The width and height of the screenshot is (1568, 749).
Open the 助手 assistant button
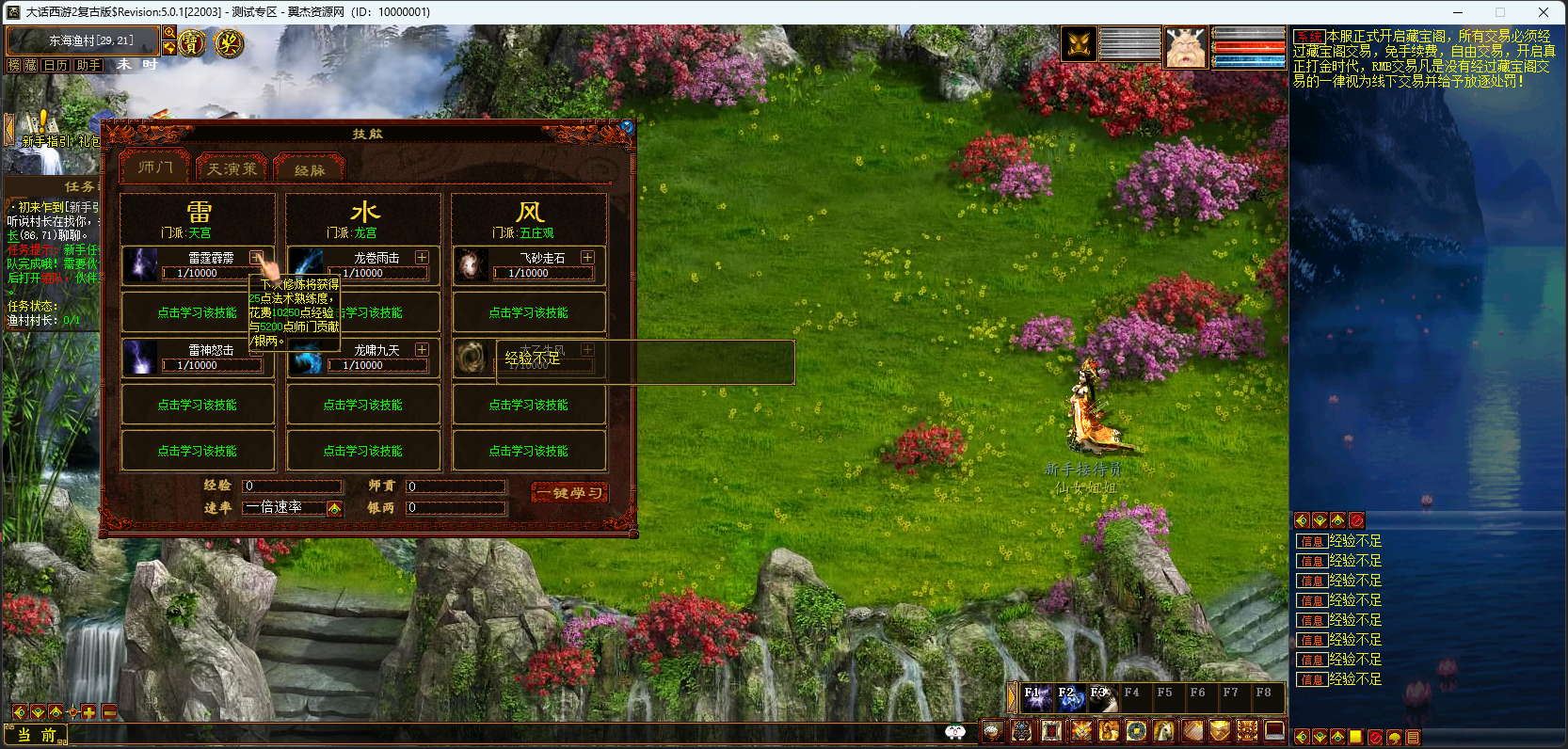(88, 65)
